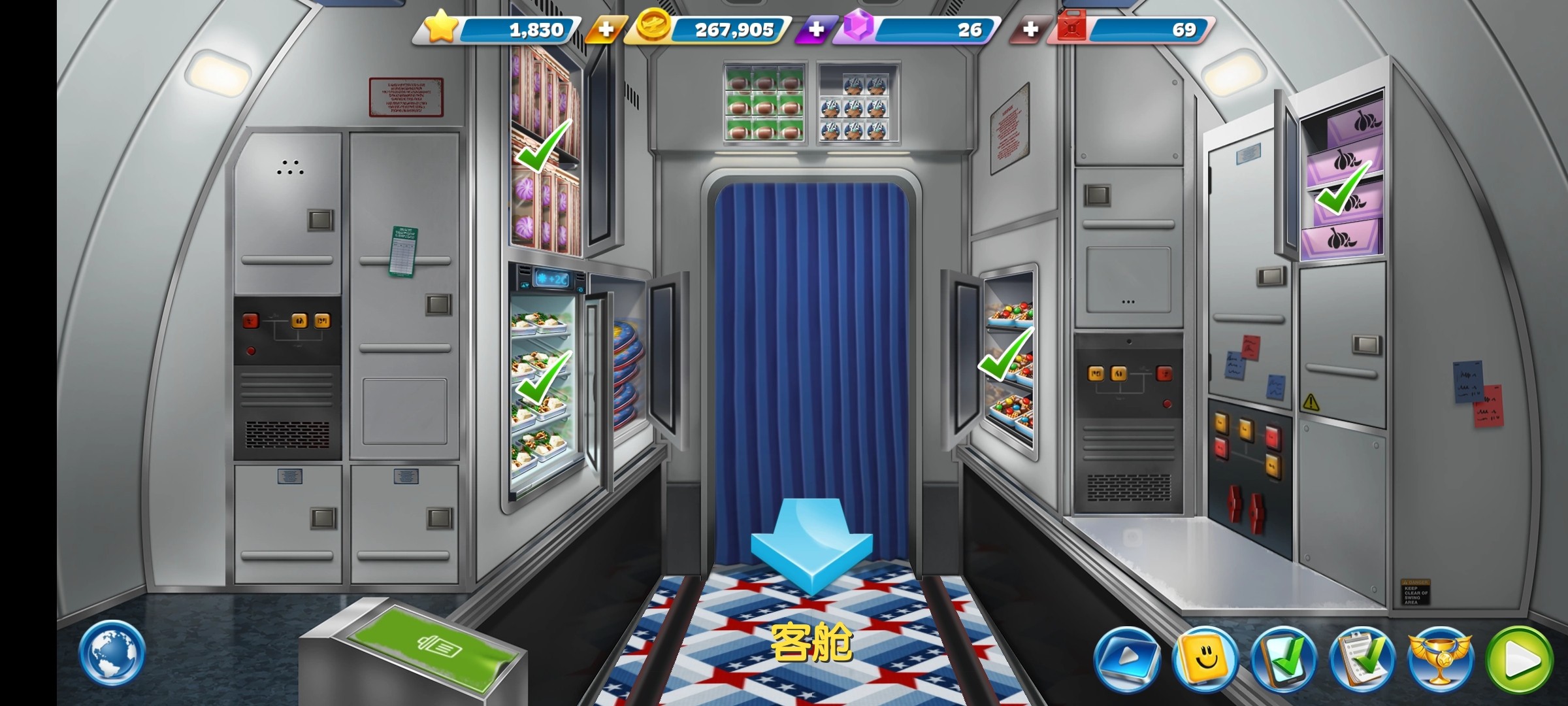Start the level with the green play button
Viewport: 1568px width, 706px height.
pos(1520,660)
